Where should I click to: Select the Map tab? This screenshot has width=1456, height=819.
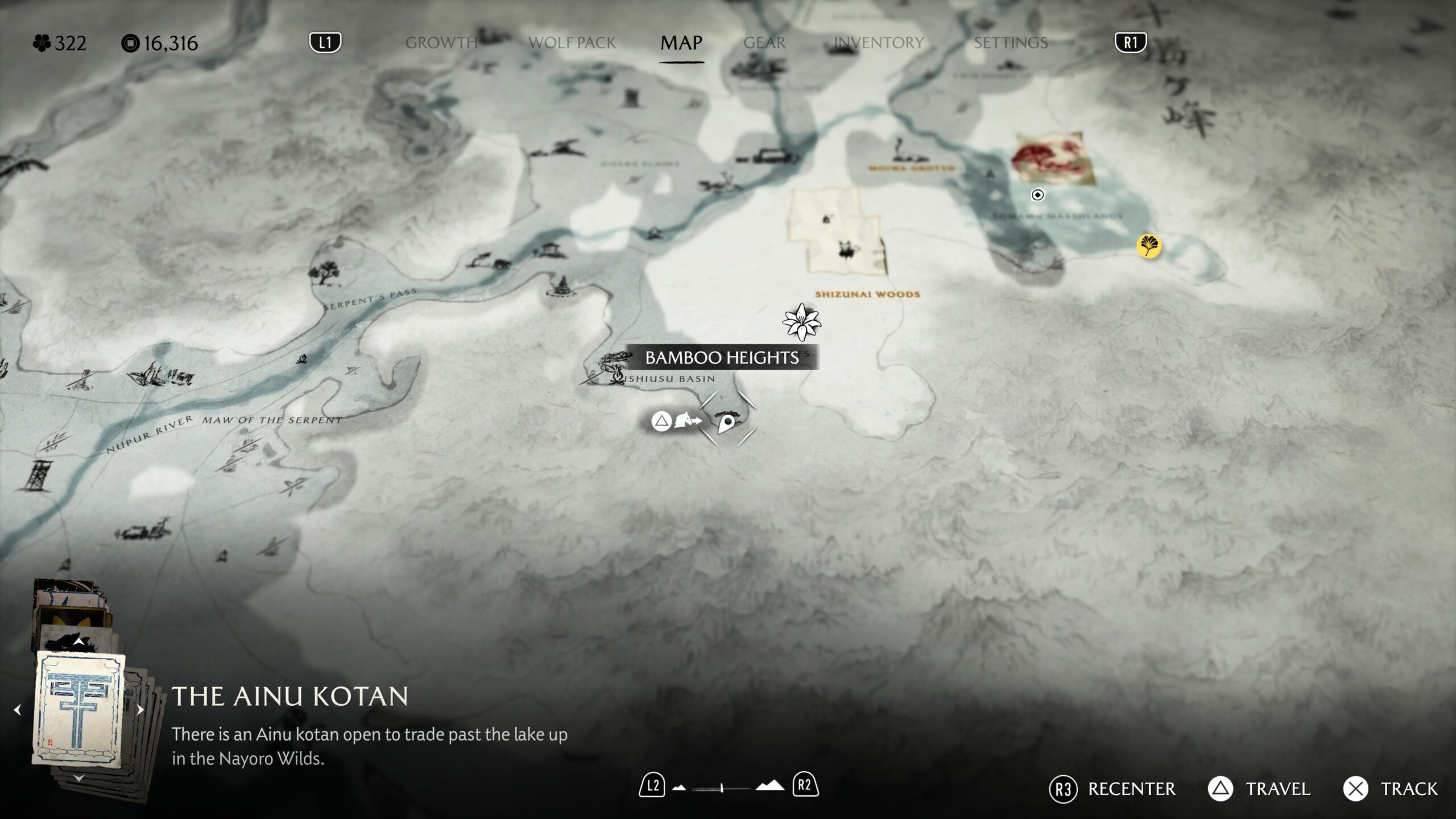pyautogui.click(x=681, y=43)
